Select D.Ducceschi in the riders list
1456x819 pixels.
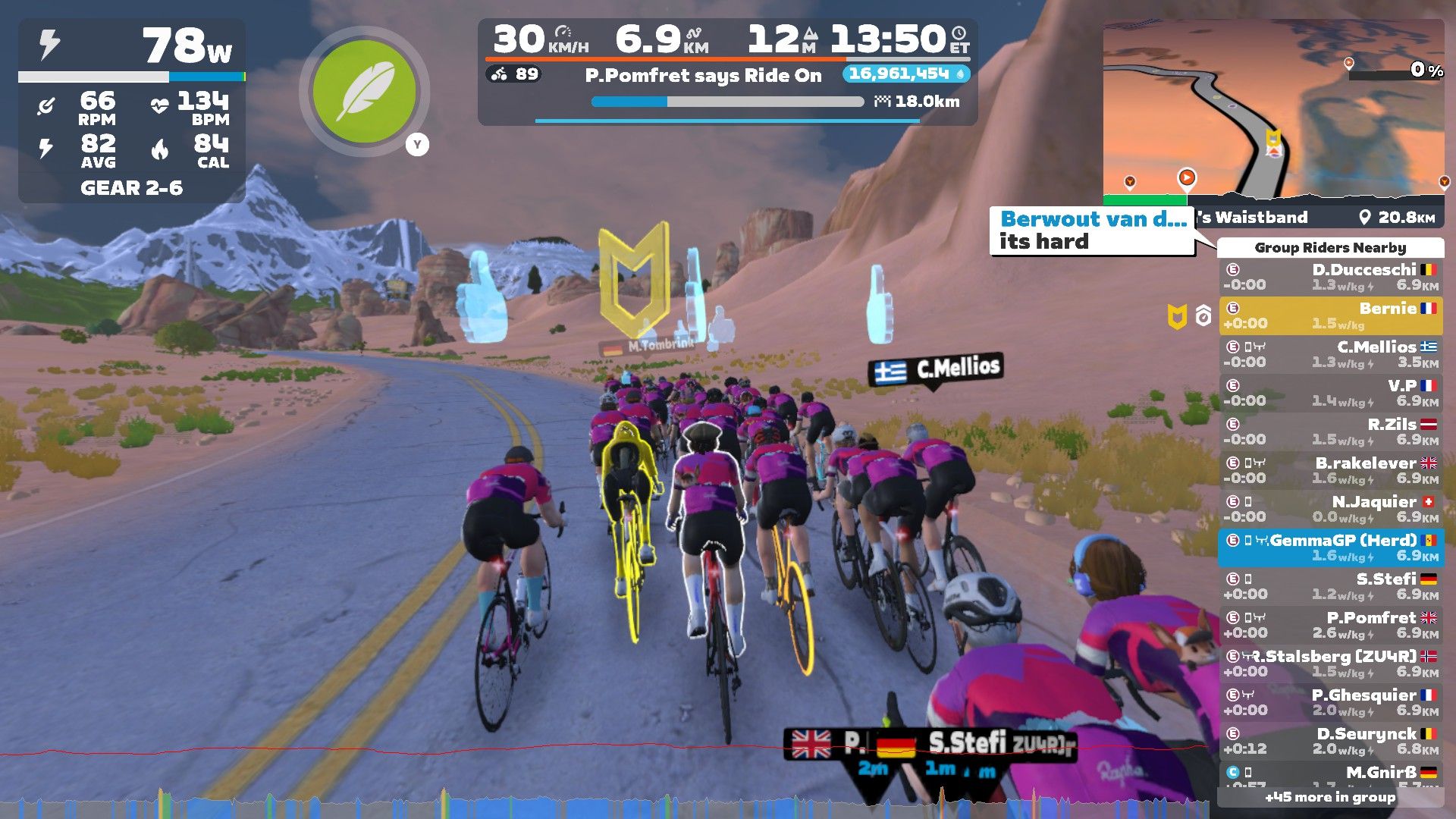(x=1331, y=277)
